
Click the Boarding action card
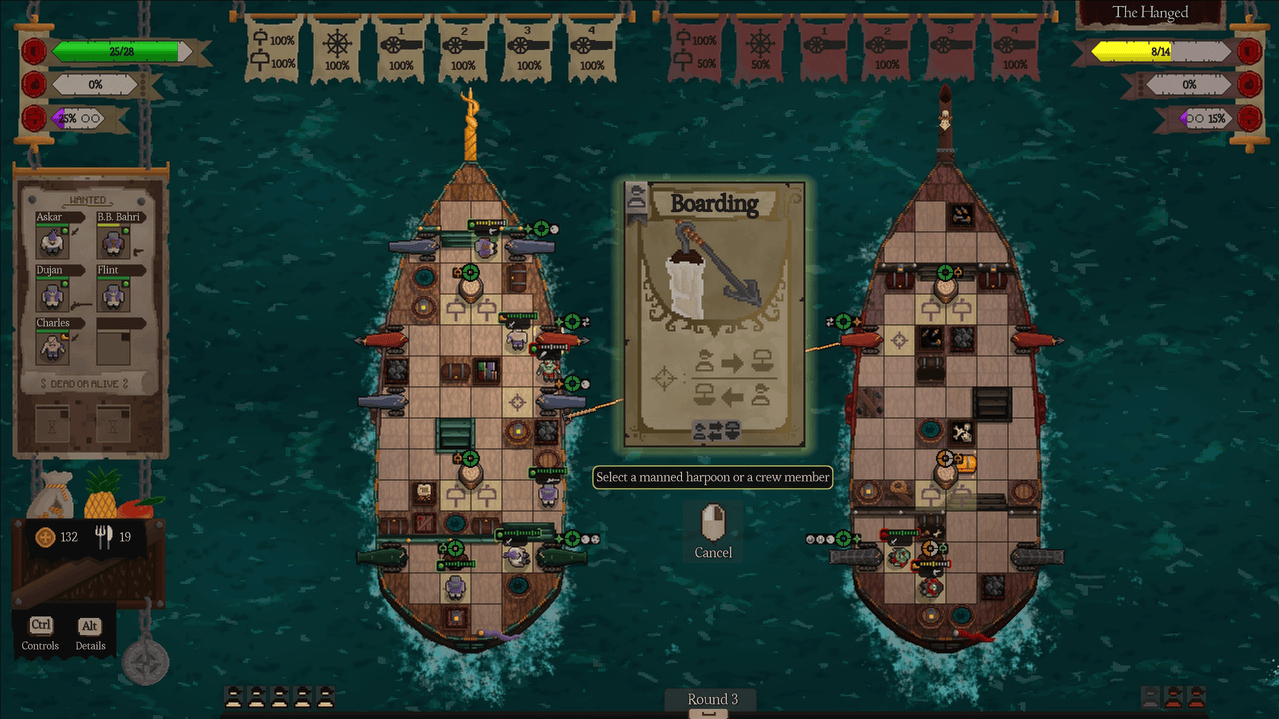pyautogui.click(x=714, y=314)
